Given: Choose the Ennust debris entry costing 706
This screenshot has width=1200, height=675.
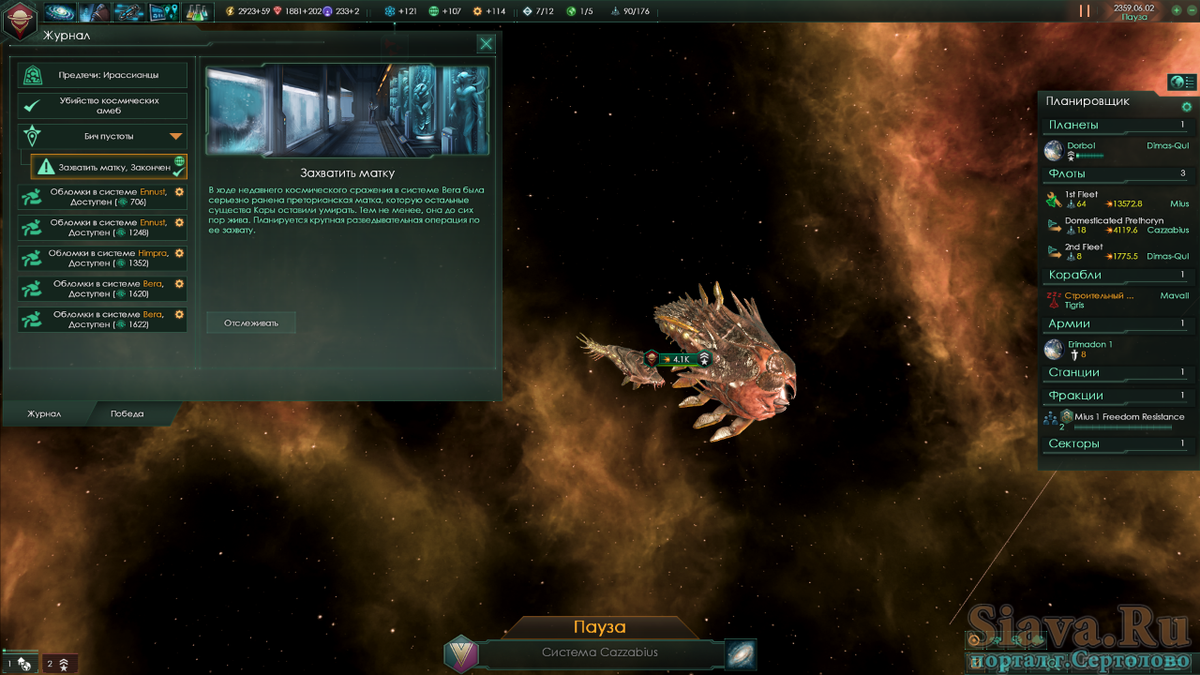Looking at the screenshot, I should [x=103, y=197].
